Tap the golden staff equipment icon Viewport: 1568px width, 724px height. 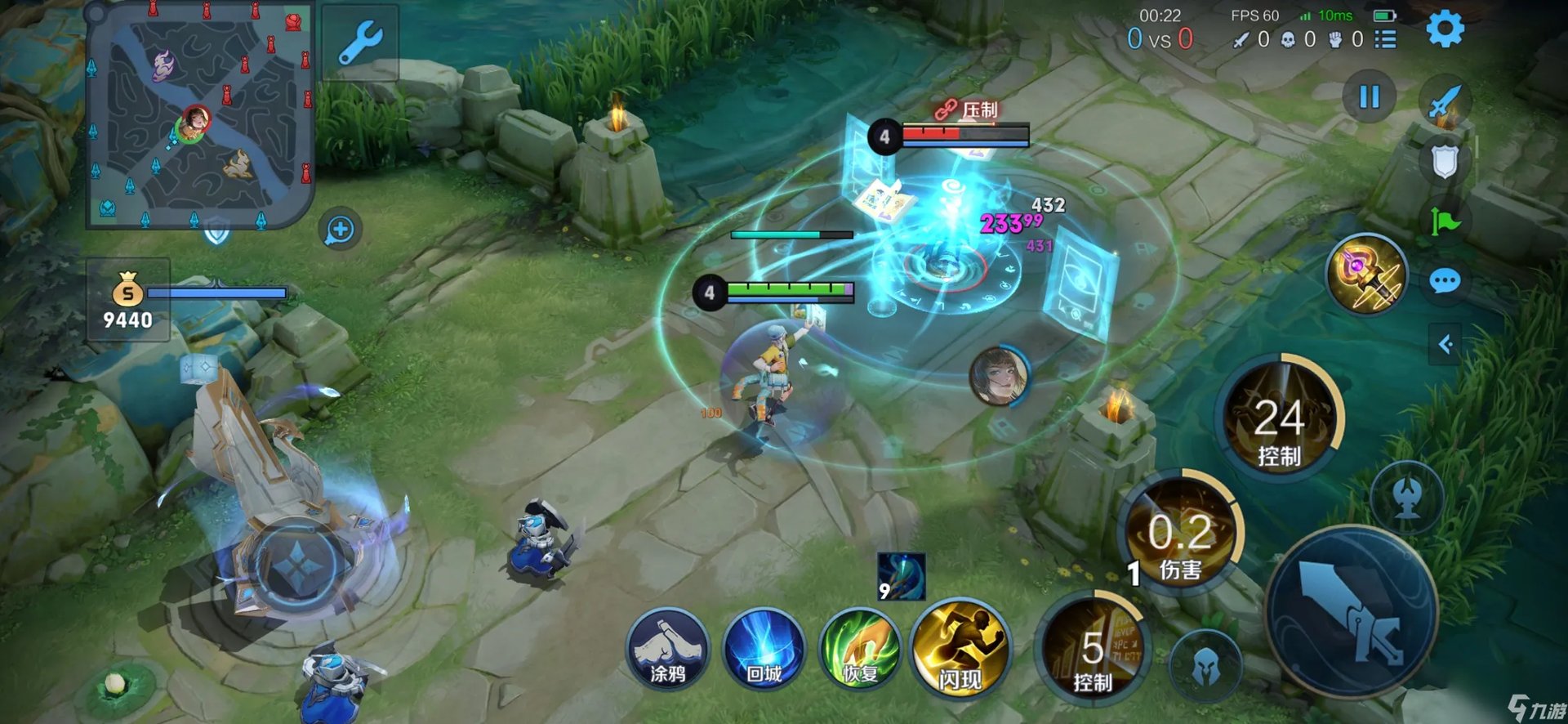[x=1366, y=276]
